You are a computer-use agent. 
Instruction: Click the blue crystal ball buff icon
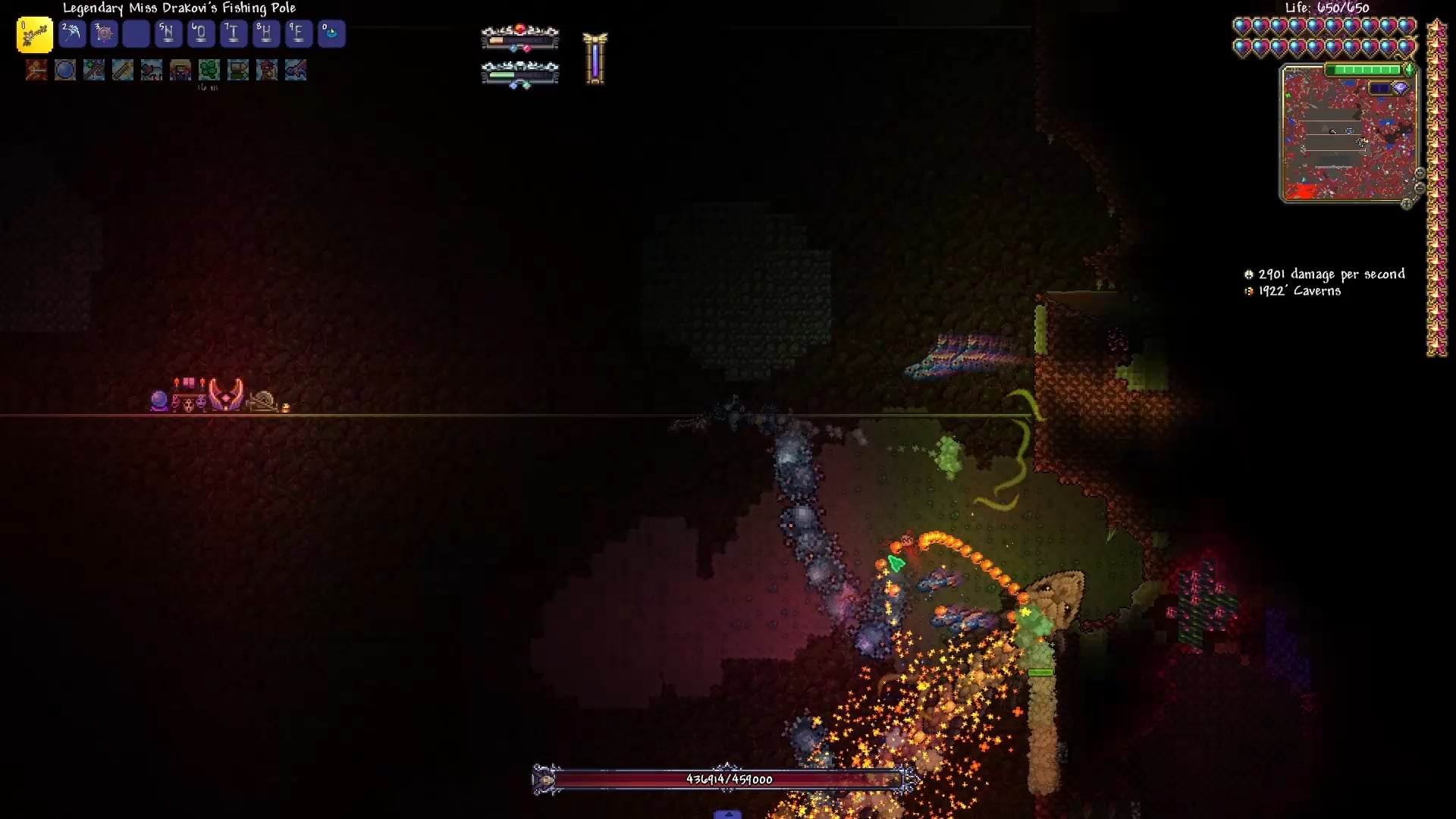point(65,71)
